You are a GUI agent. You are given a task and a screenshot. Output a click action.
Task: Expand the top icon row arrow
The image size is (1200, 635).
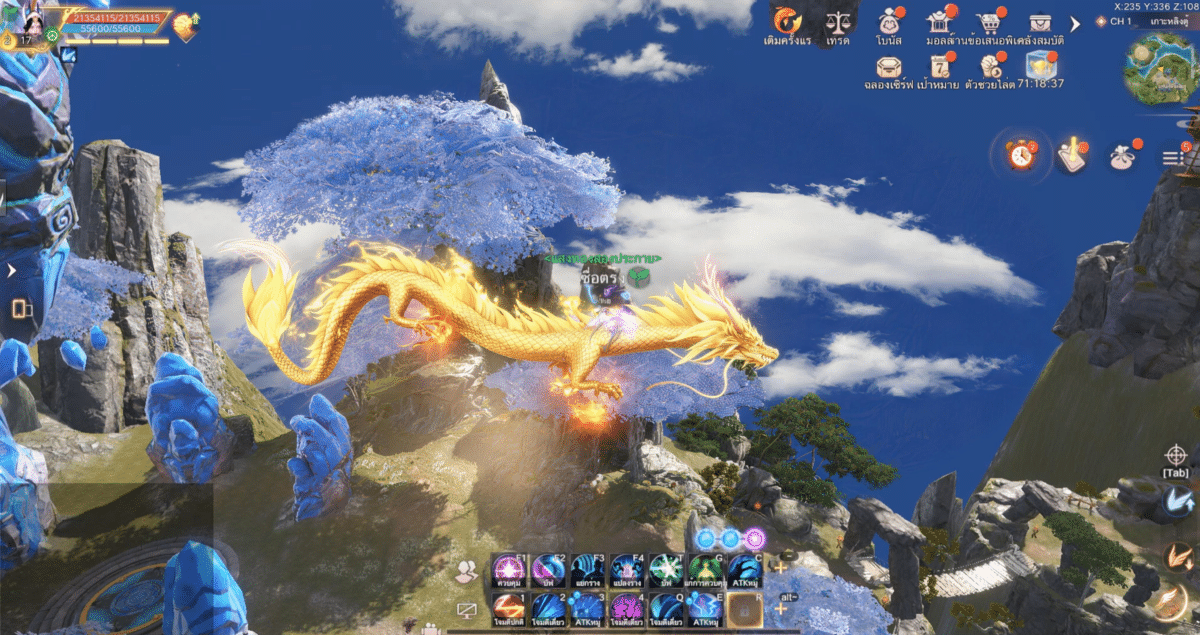1076,23
